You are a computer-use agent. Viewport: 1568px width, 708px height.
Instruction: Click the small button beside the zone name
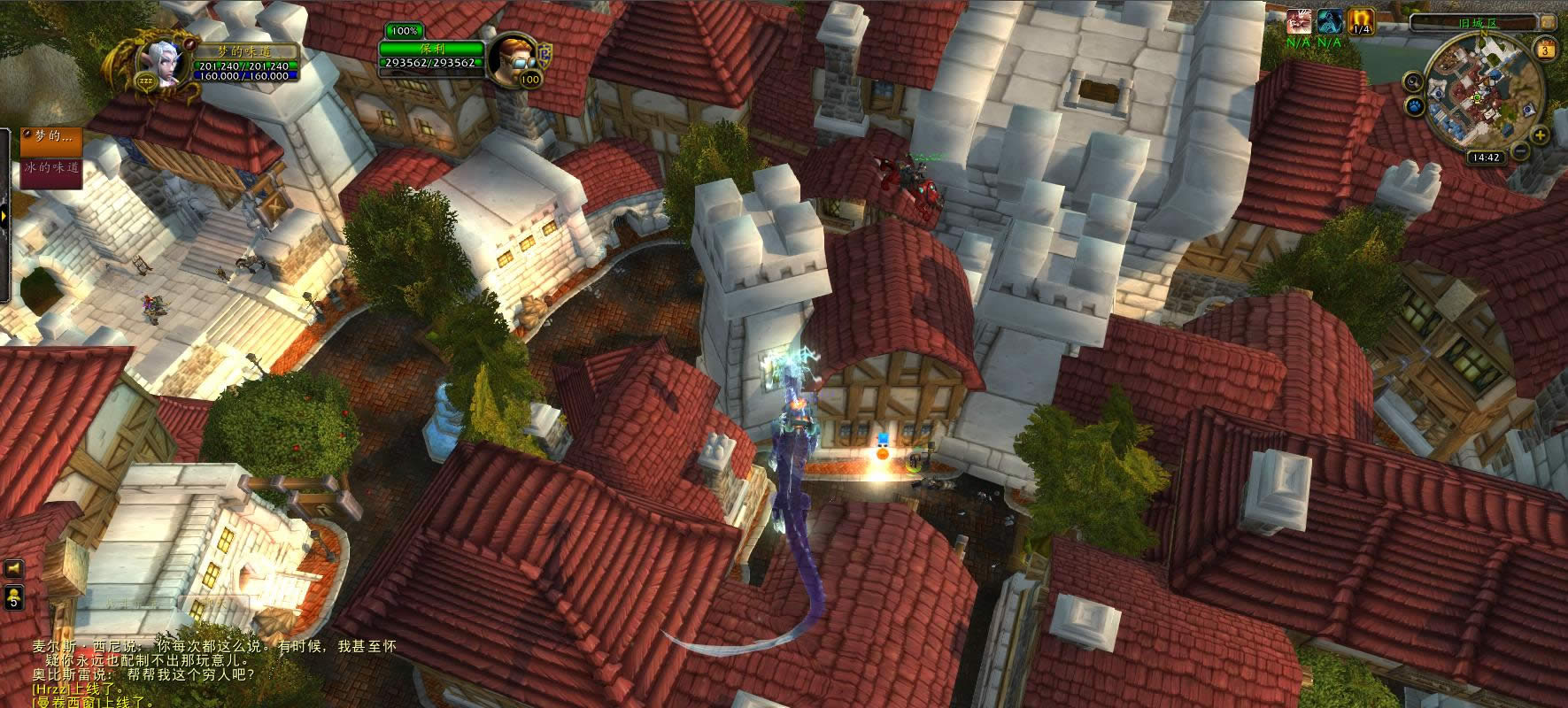coord(1549,22)
